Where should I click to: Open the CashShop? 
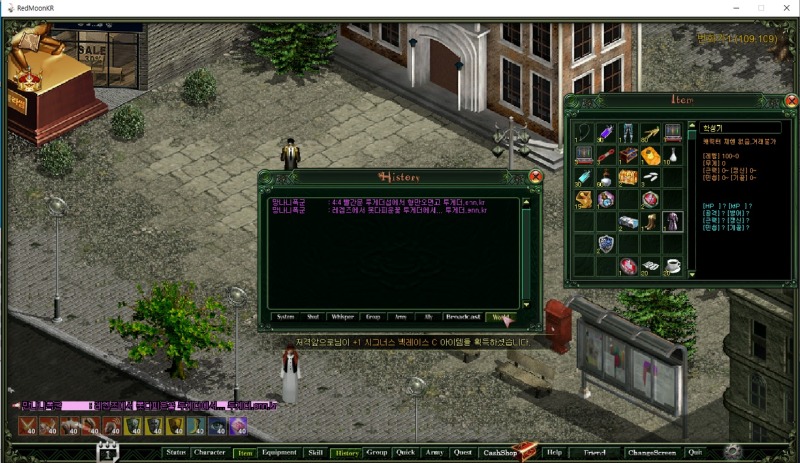pos(504,452)
